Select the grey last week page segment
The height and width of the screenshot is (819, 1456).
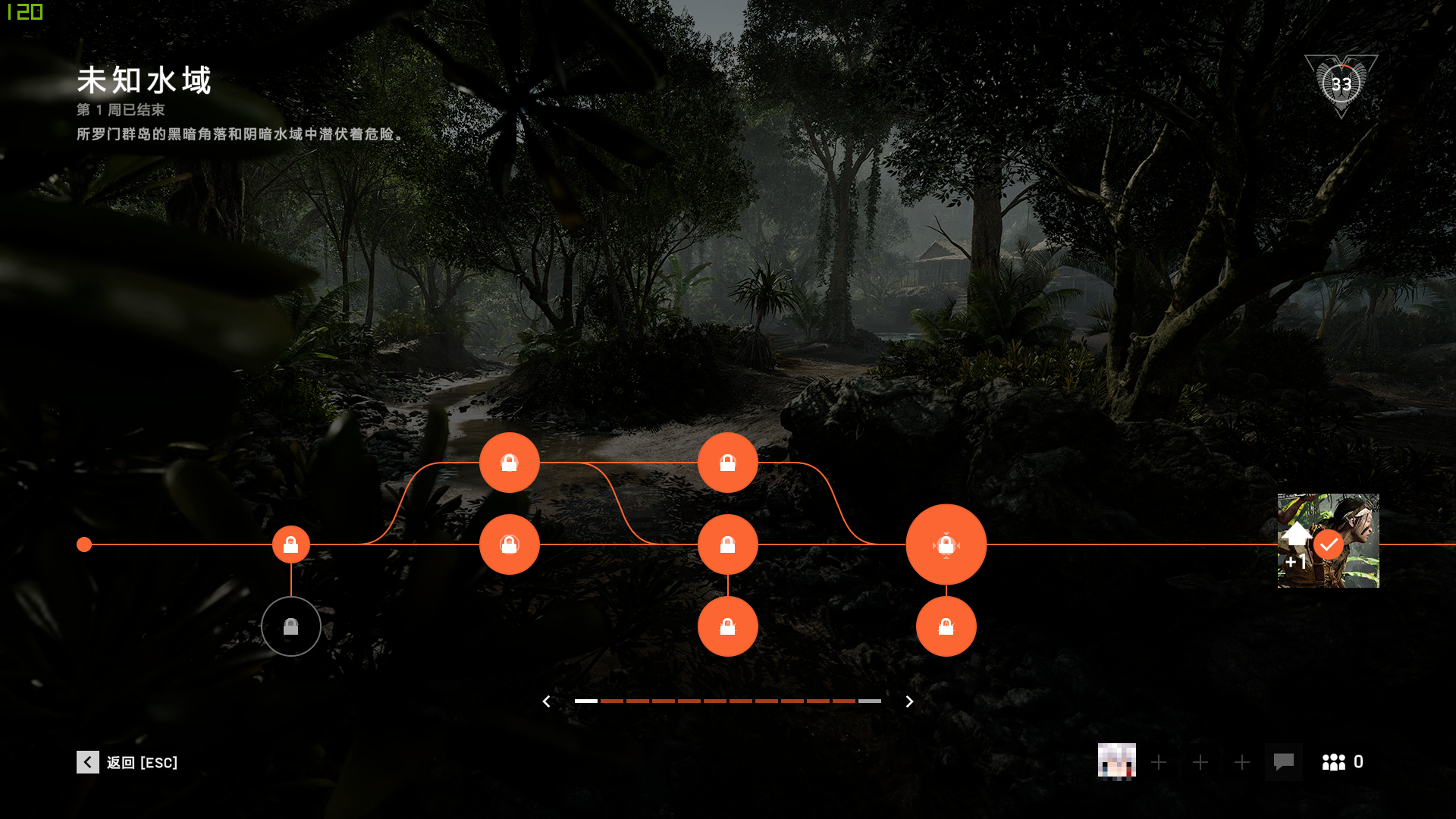(870, 701)
